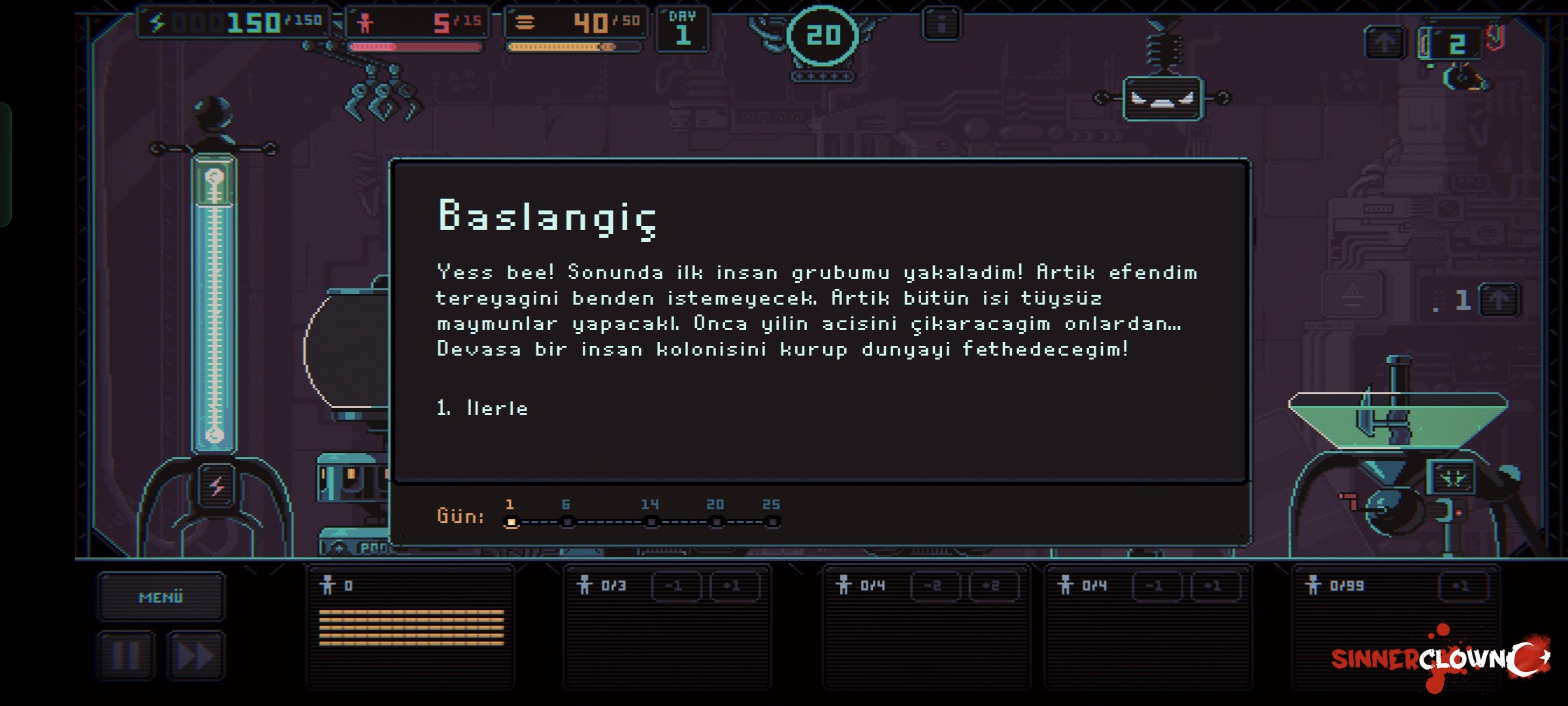Click +1 on the rightmost 0/4 worker slot
This screenshot has height=706, width=1568.
pos(1215,585)
